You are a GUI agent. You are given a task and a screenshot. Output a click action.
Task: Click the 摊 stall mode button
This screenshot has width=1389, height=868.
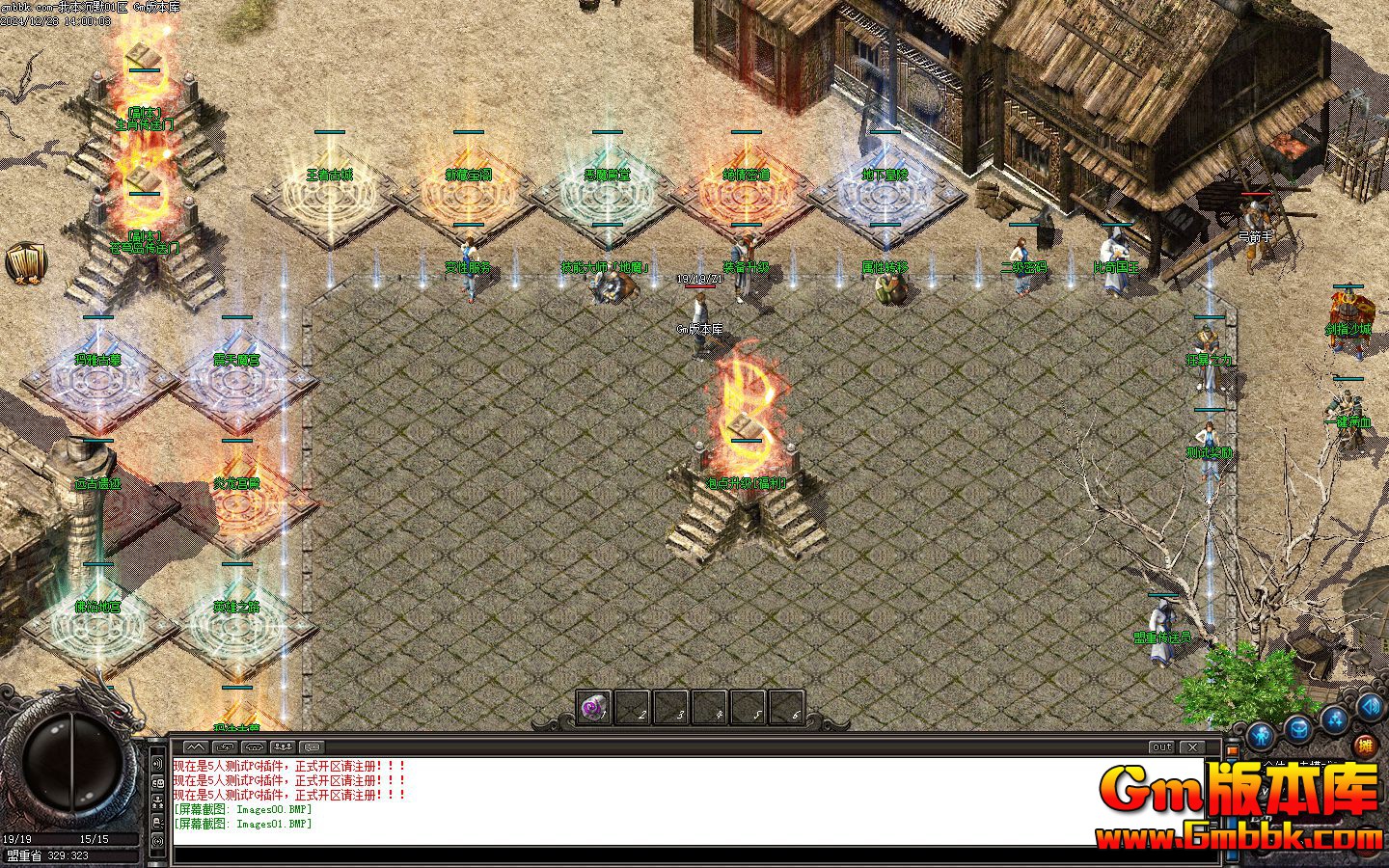[x=1364, y=745]
